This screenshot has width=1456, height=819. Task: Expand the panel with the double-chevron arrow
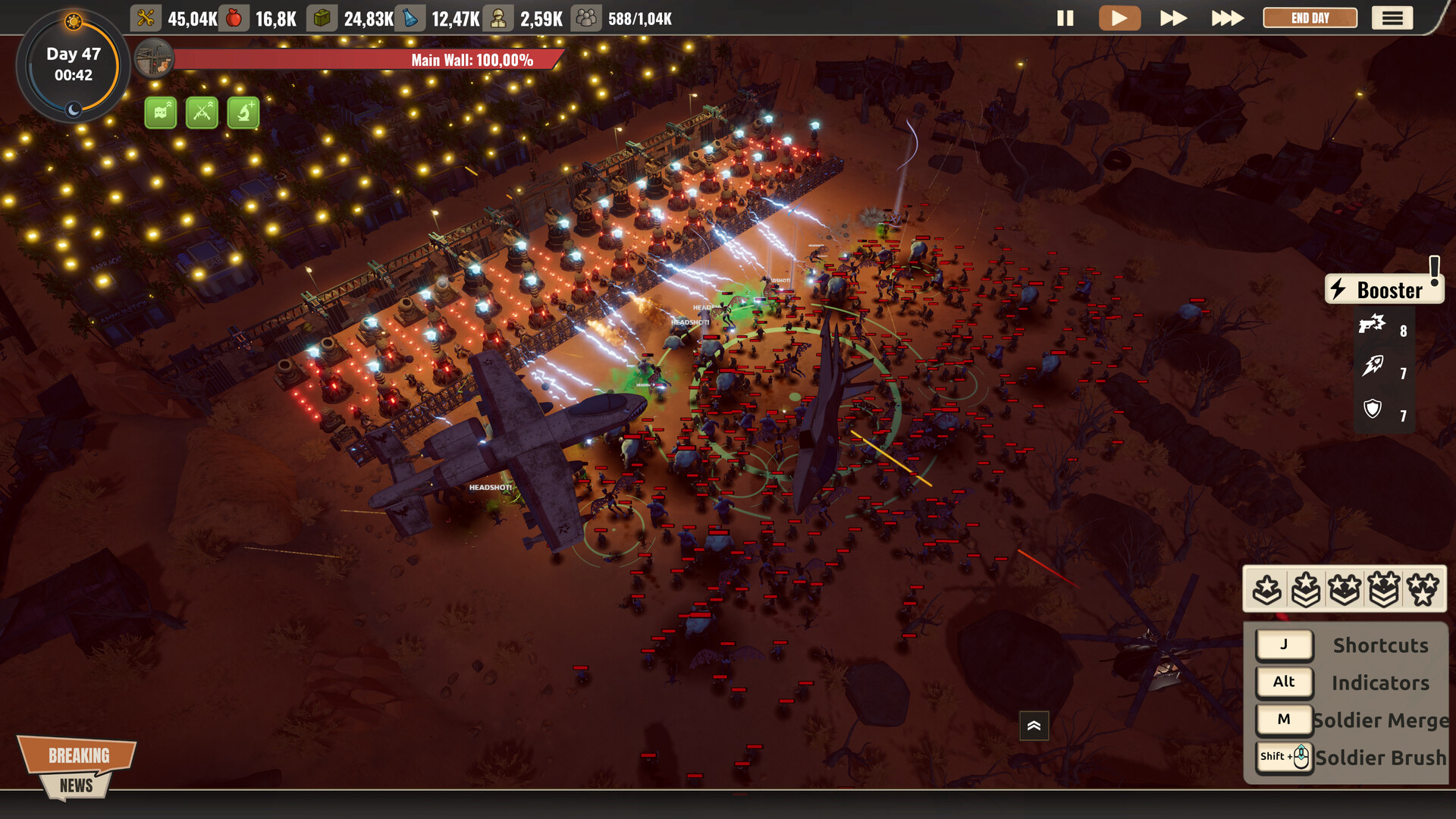1034,726
